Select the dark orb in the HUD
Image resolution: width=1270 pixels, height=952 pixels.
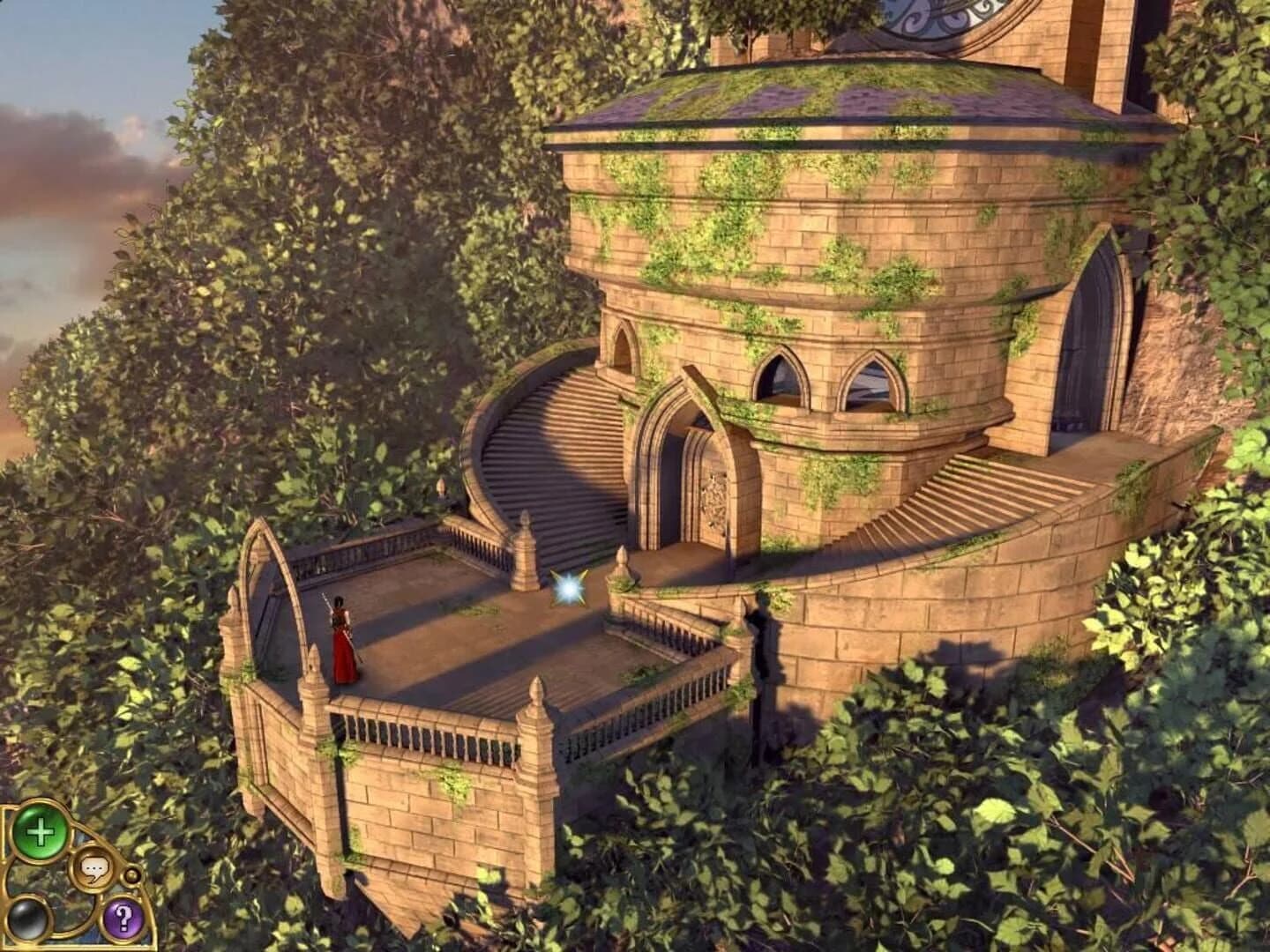click(x=27, y=919)
